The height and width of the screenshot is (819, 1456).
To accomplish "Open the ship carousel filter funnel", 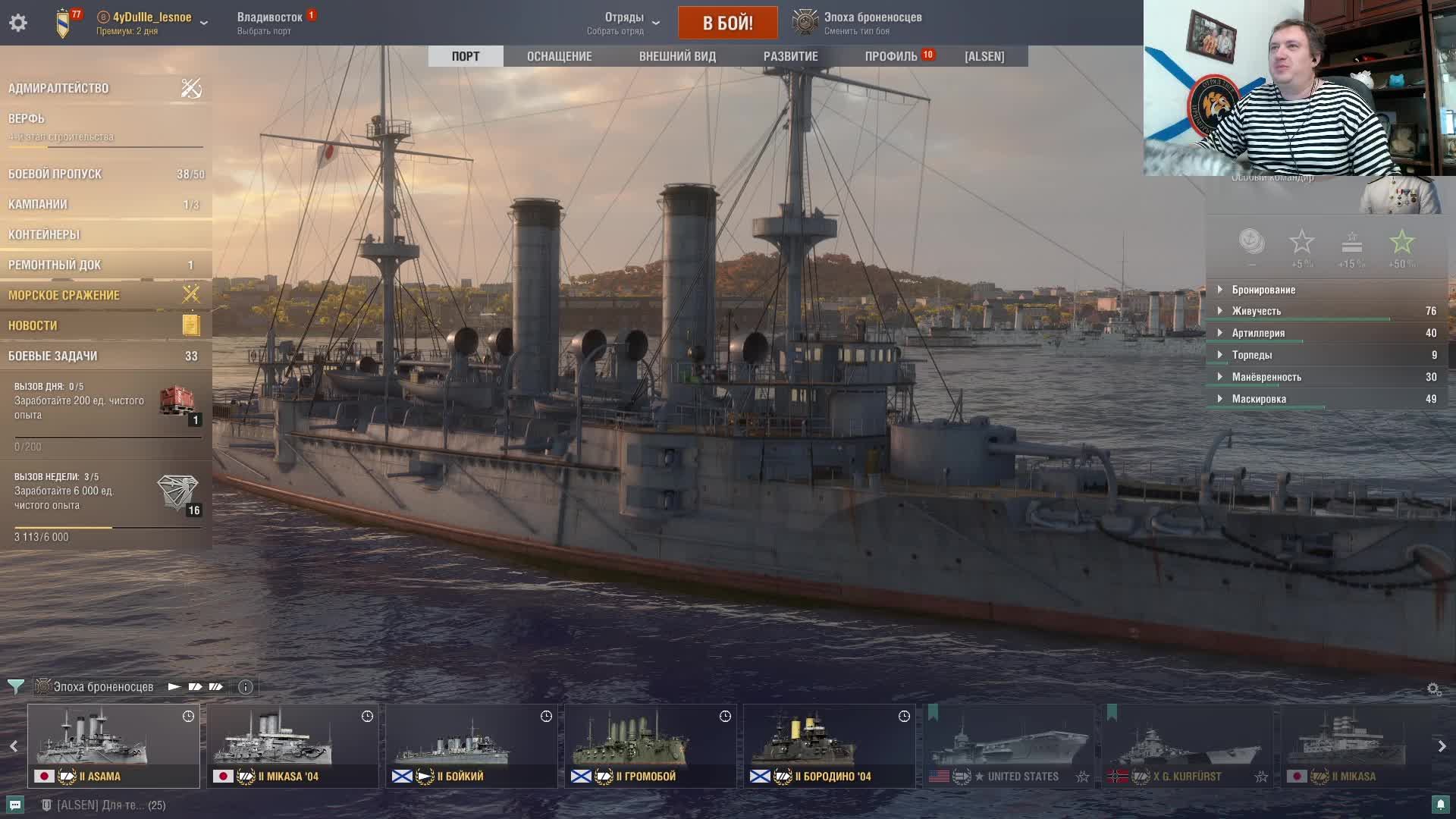I will tap(15, 687).
